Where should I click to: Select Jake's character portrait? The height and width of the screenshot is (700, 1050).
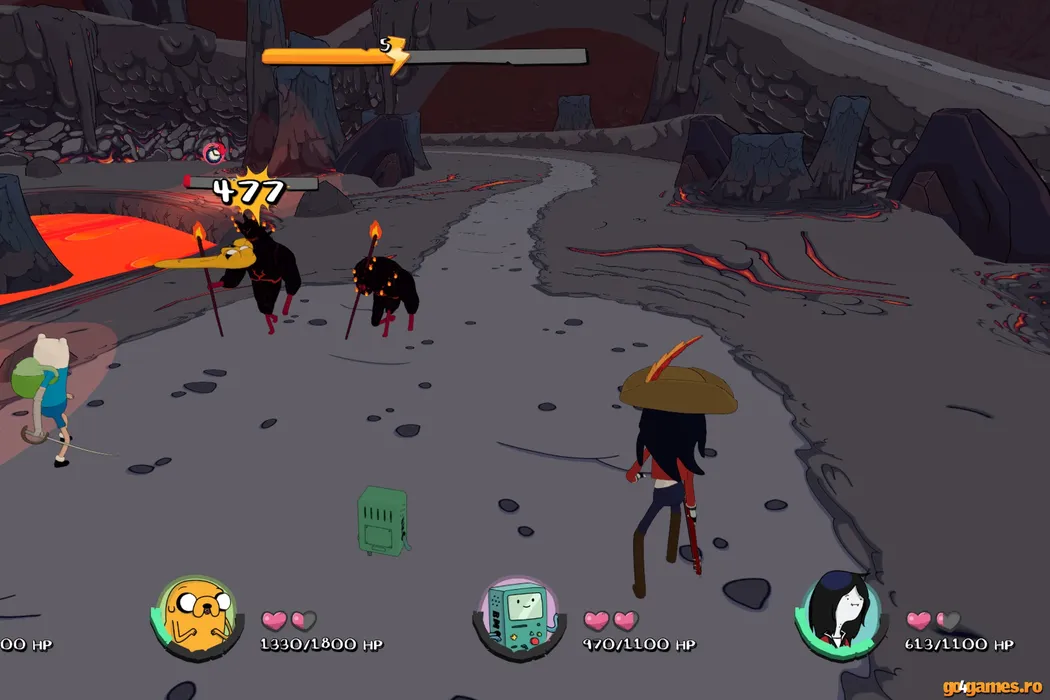click(x=196, y=616)
